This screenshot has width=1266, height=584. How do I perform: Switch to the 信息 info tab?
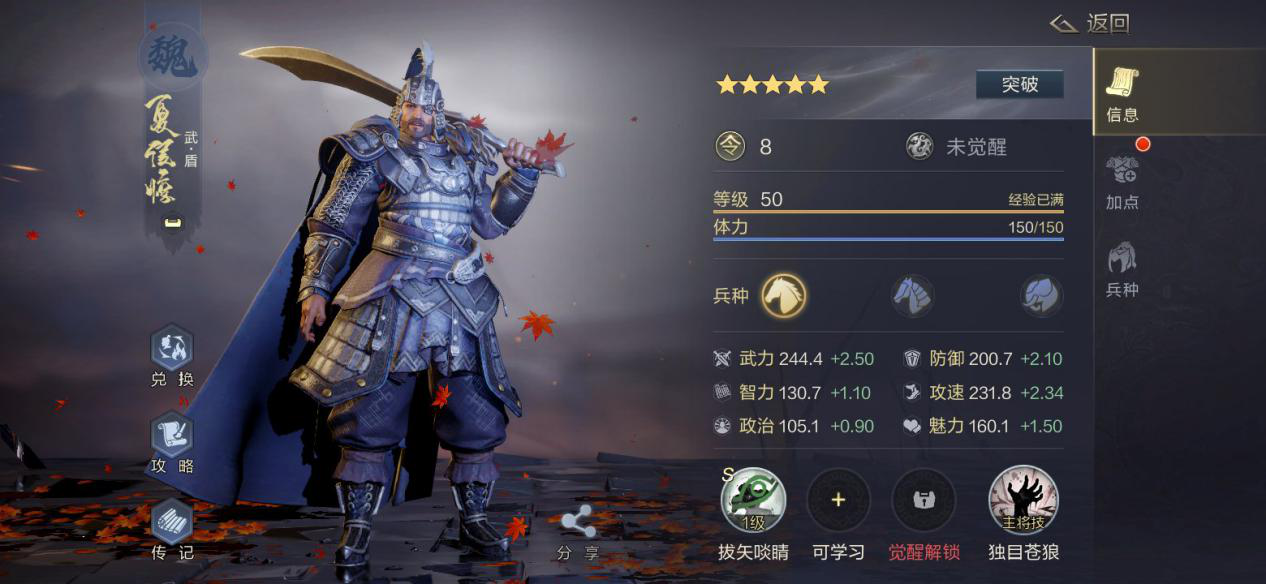[1122, 95]
